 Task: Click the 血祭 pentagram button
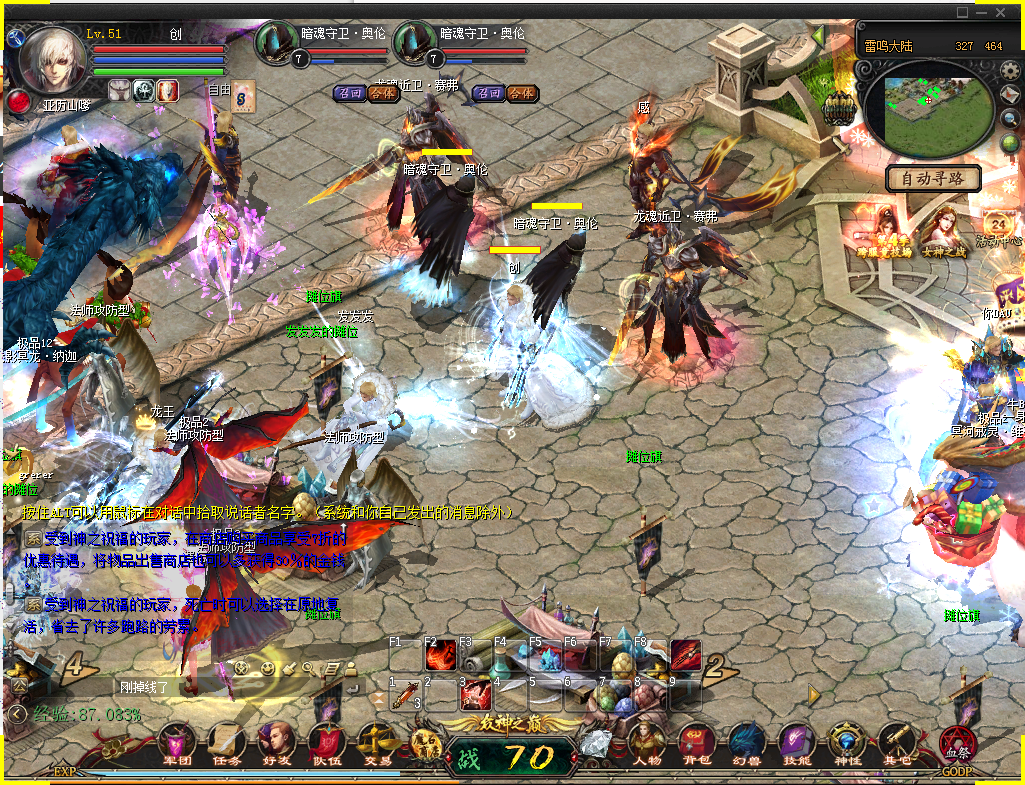pos(955,743)
